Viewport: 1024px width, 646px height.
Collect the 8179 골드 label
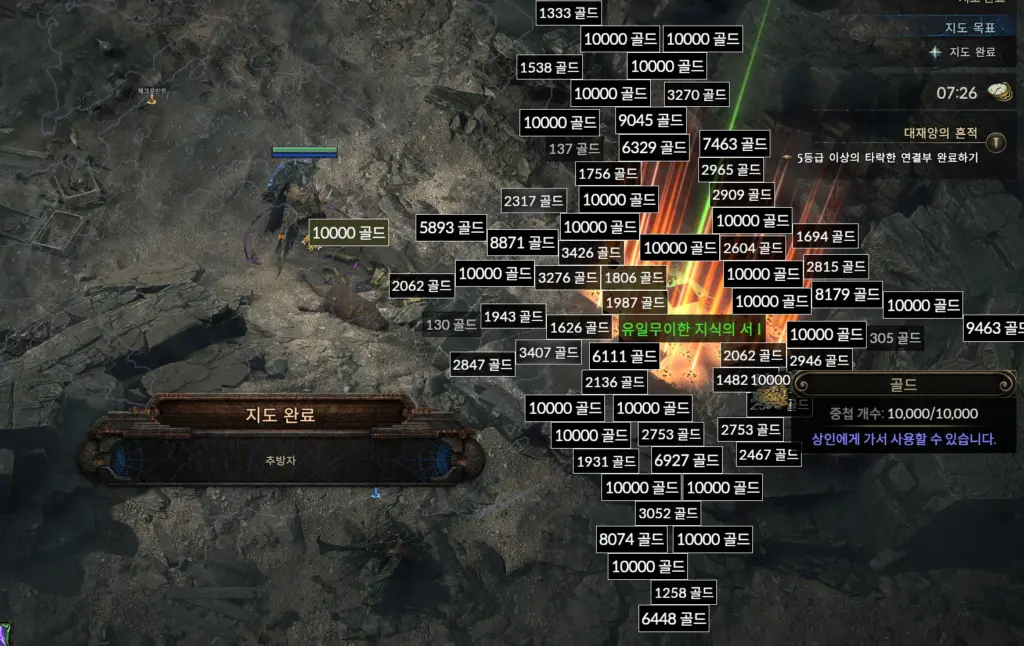coord(847,294)
